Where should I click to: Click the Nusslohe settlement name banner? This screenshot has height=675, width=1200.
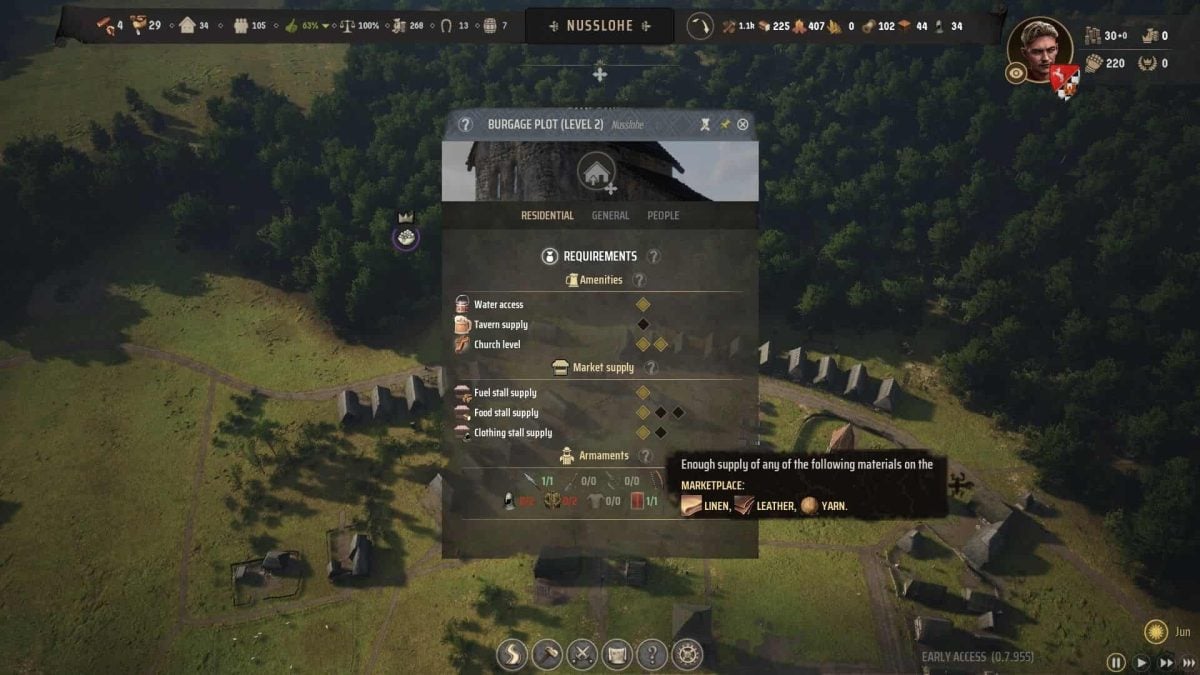tap(599, 26)
